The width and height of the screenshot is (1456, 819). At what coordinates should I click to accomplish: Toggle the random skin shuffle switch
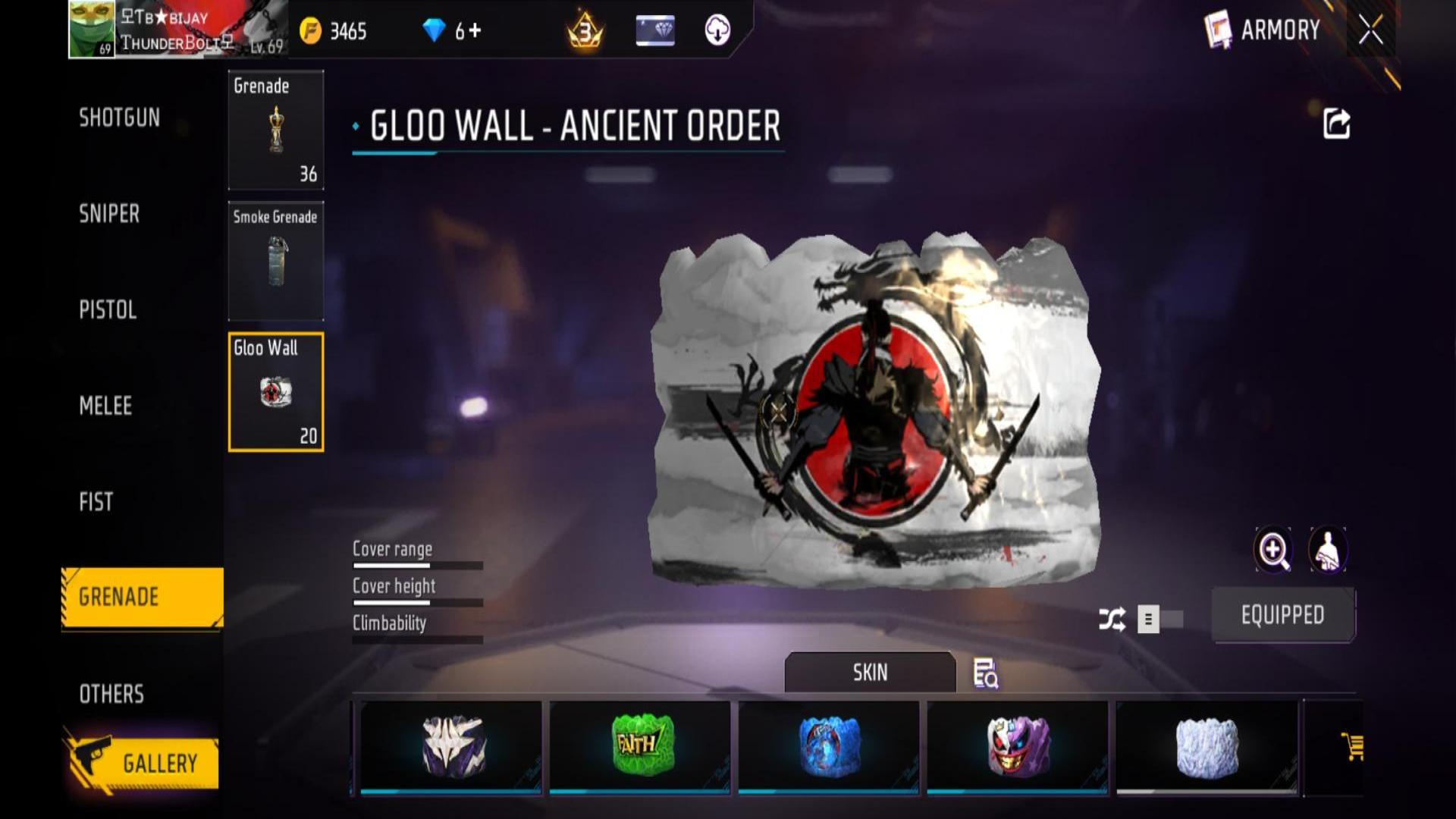(1160, 620)
